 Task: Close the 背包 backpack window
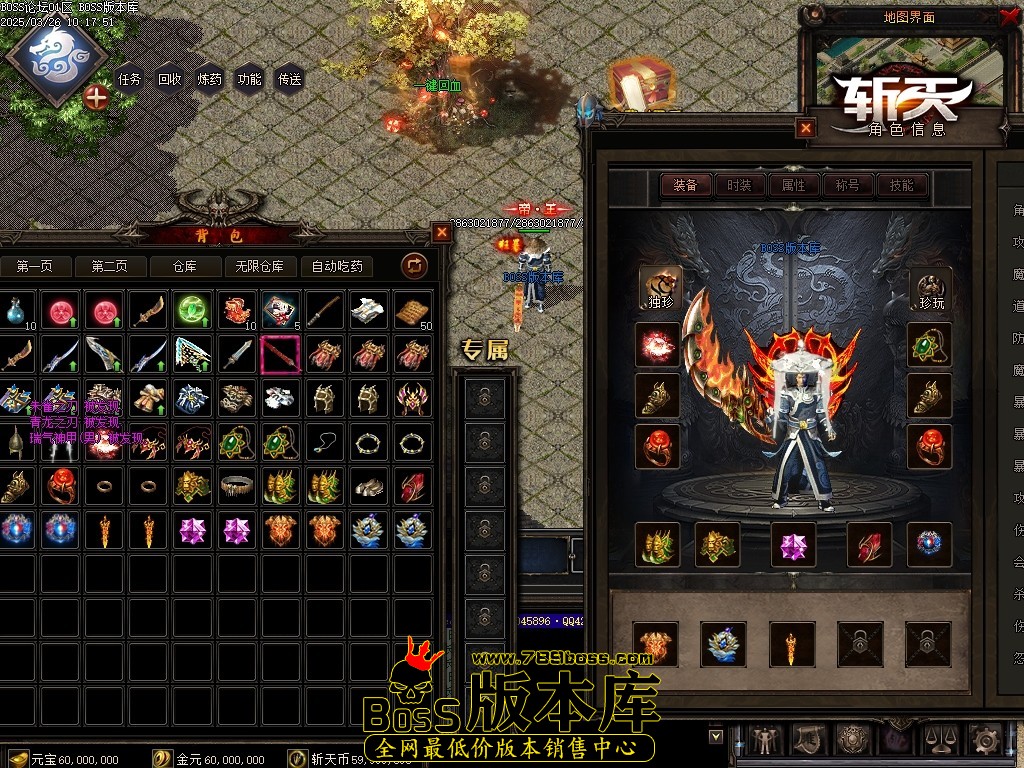442,232
